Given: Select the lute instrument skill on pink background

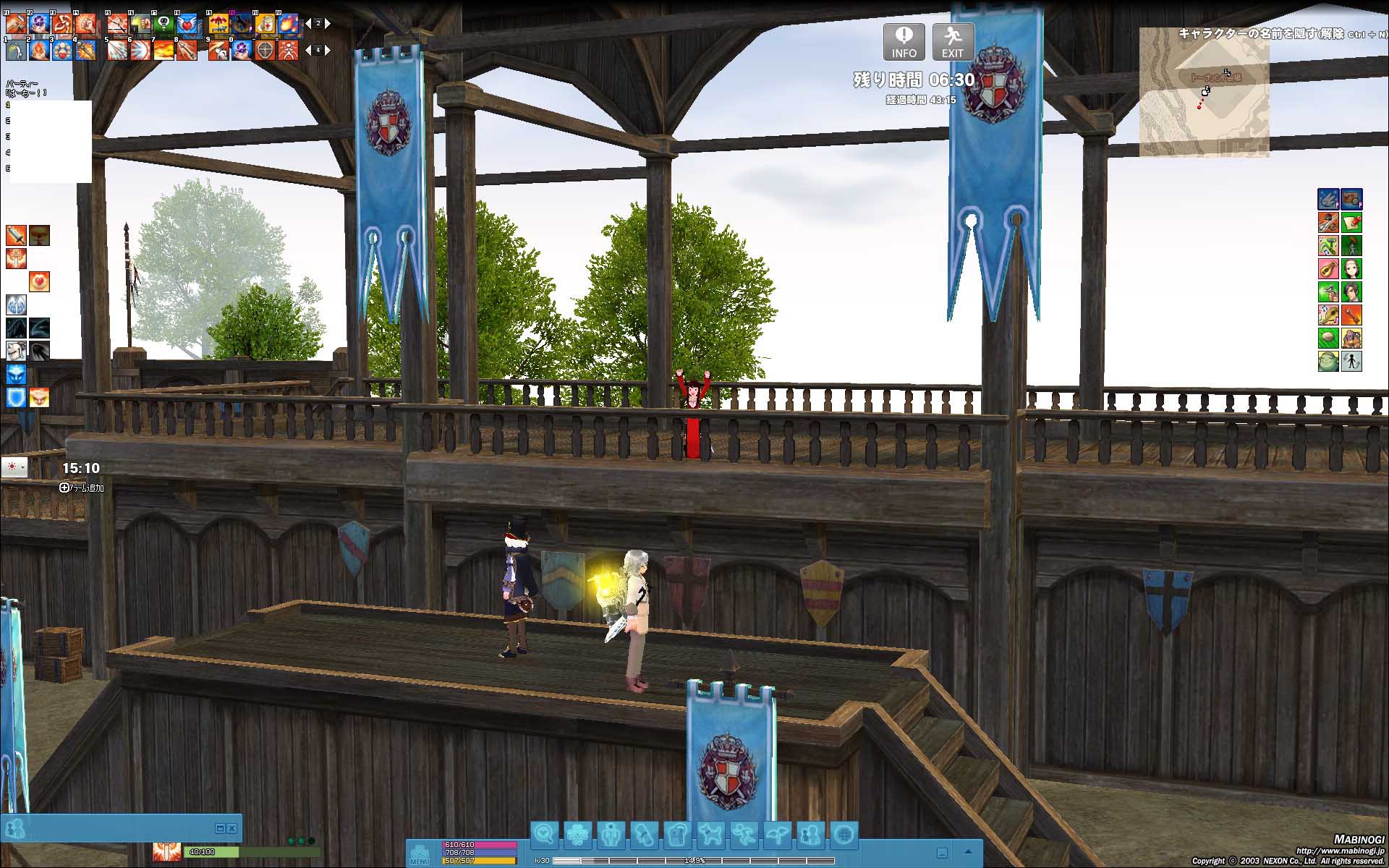Looking at the screenshot, I should 1328,269.
